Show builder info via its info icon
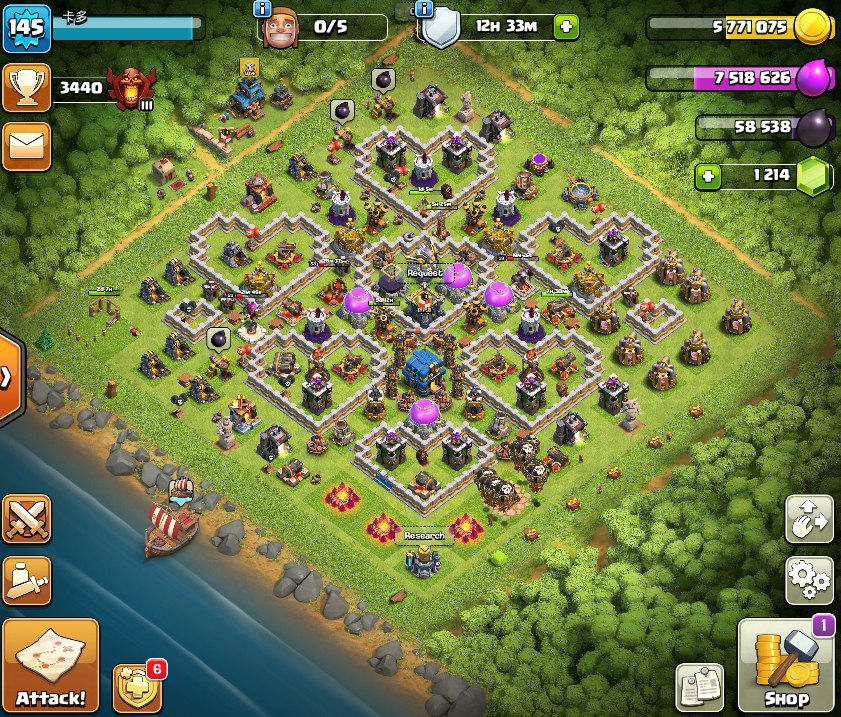The width and height of the screenshot is (841, 717). (262, 9)
